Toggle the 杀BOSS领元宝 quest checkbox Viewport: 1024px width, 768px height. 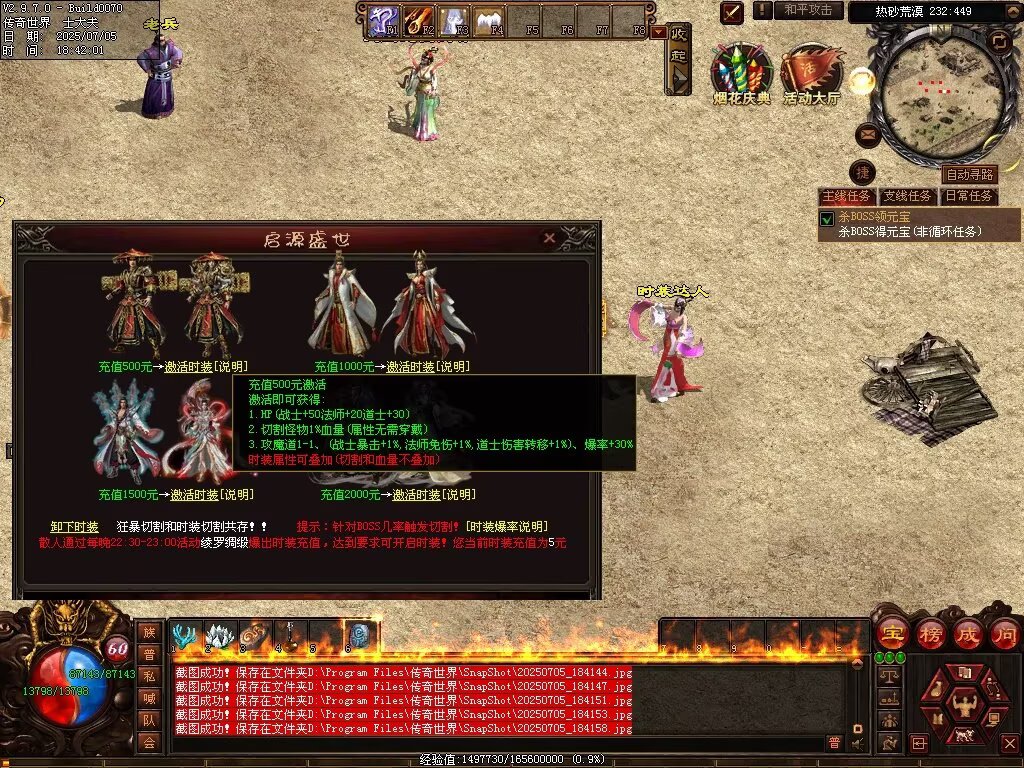[827, 219]
